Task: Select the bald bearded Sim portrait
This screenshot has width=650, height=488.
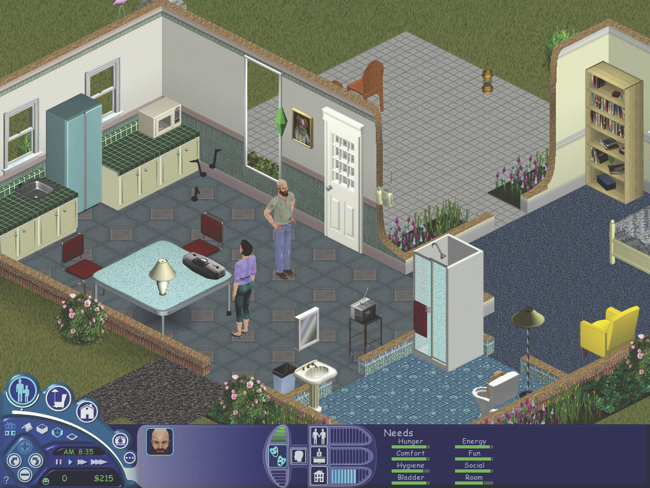Action: [159, 441]
